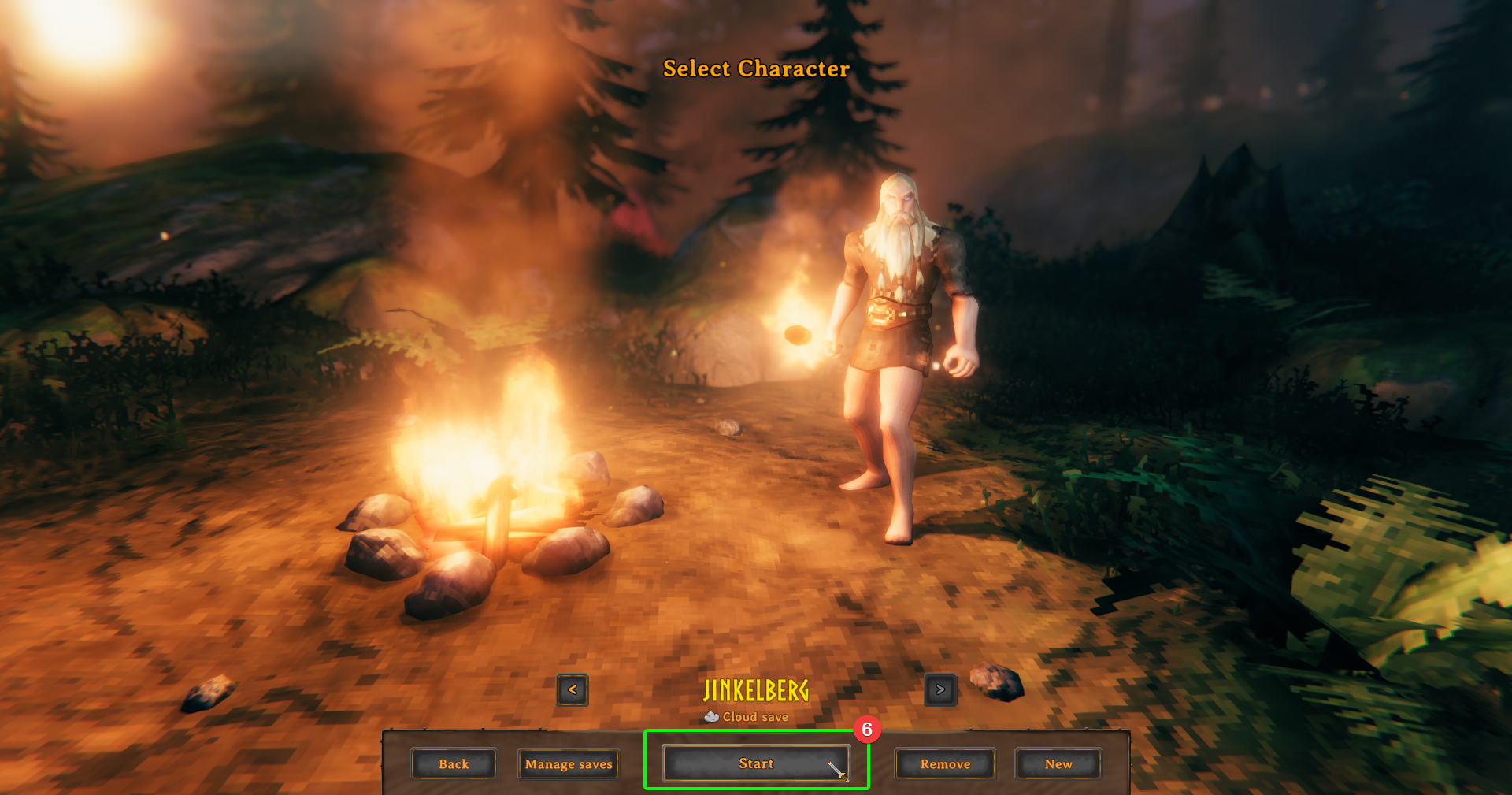This screenshot has height=795, width=1512.
Task: Click the right arrow to view next character
Action: pos(940,689)
